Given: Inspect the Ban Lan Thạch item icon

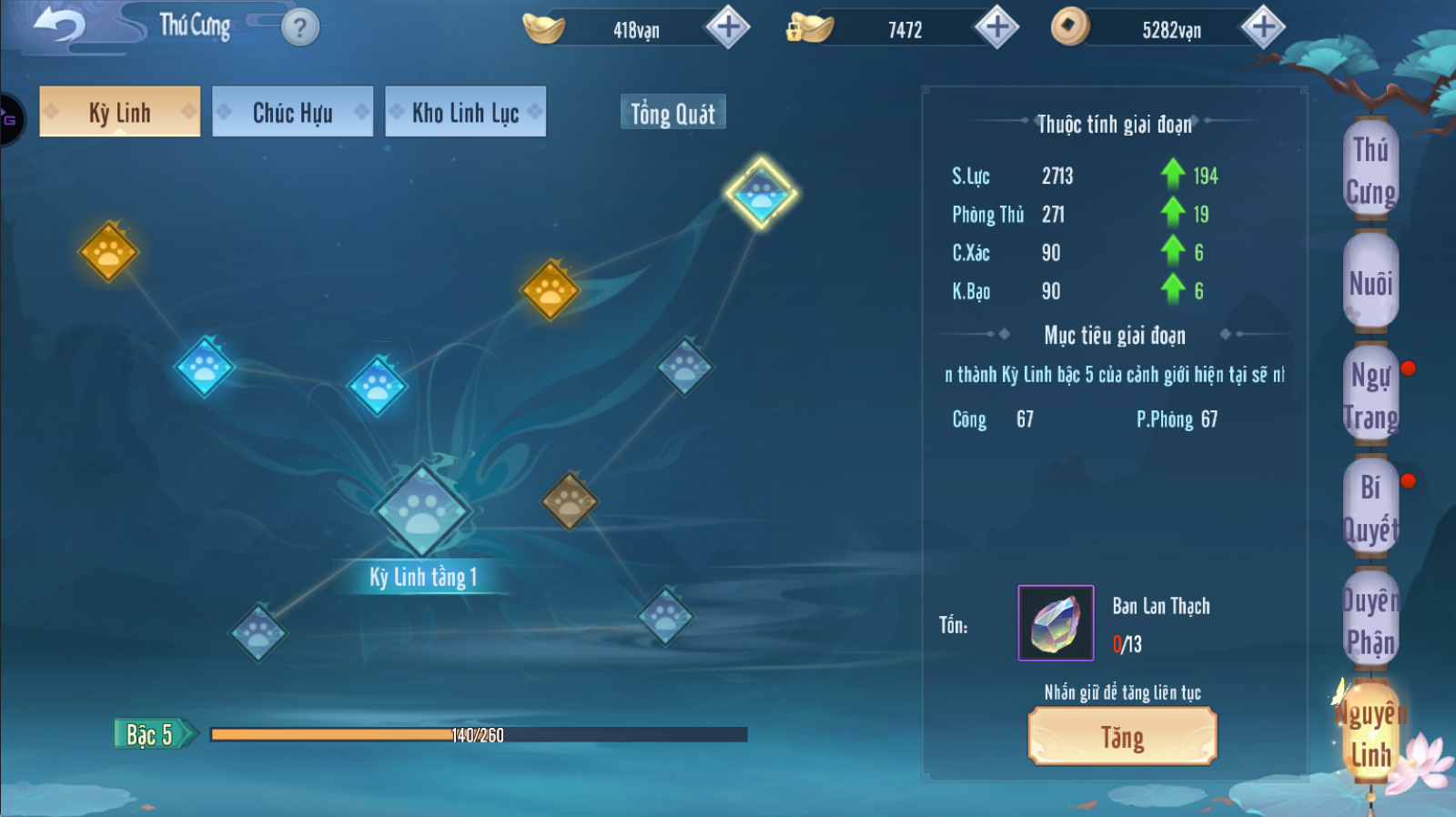Looking at the screenshot, I should pyautogui.click(x=1056, y=623).
